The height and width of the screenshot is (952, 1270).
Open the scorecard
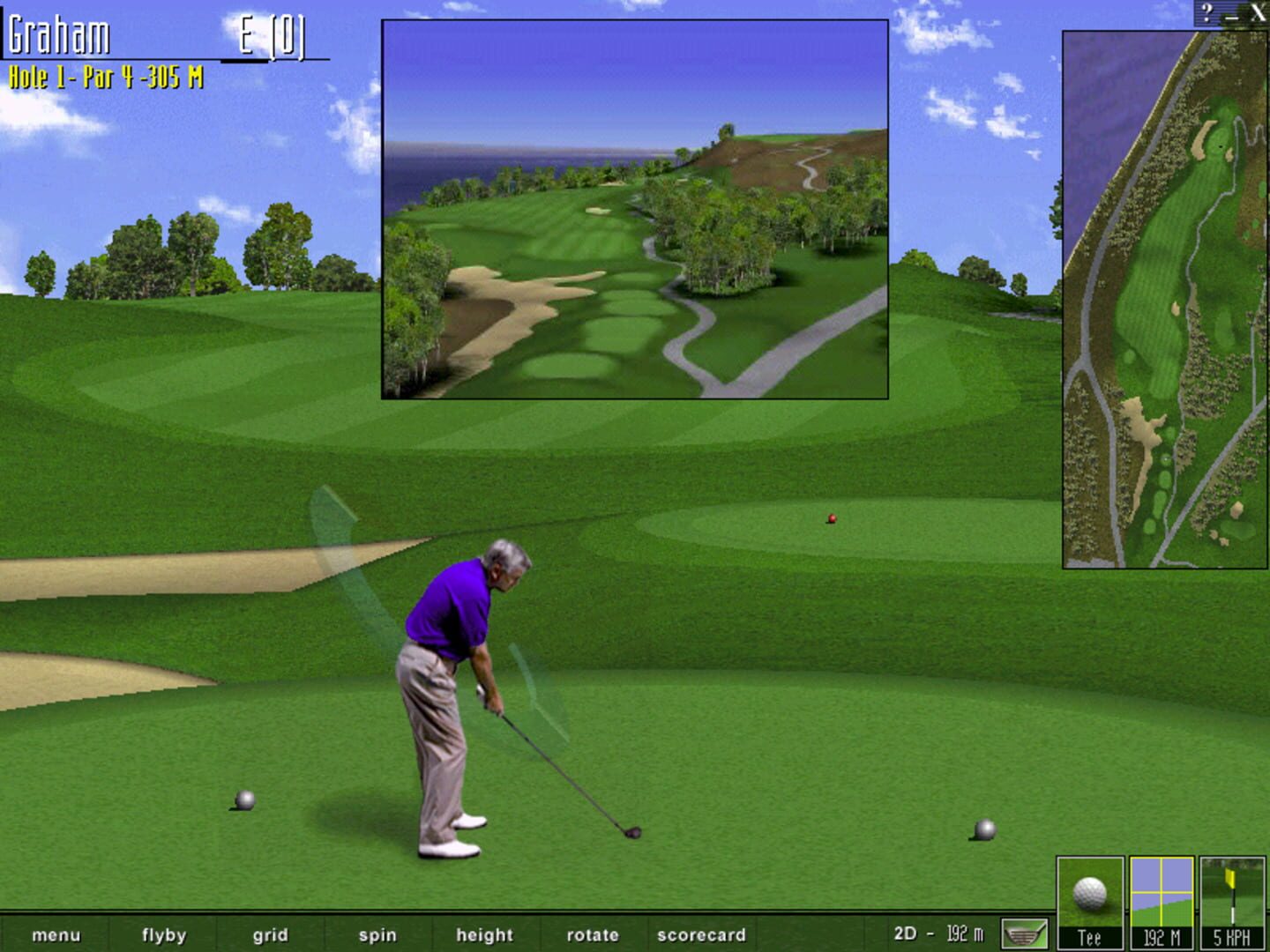701,934
